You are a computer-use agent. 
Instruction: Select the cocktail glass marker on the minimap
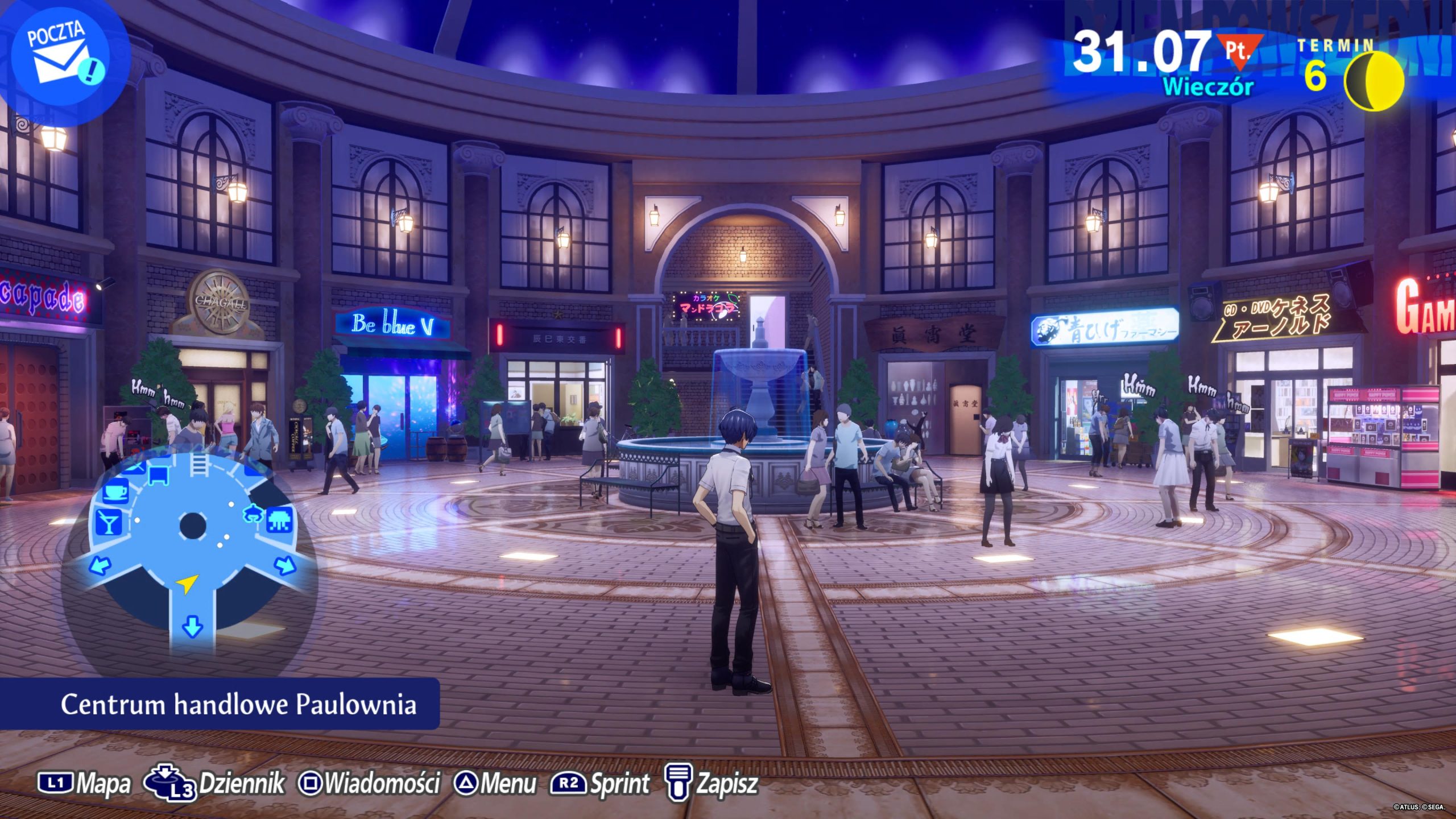click(x=108, y=523)
